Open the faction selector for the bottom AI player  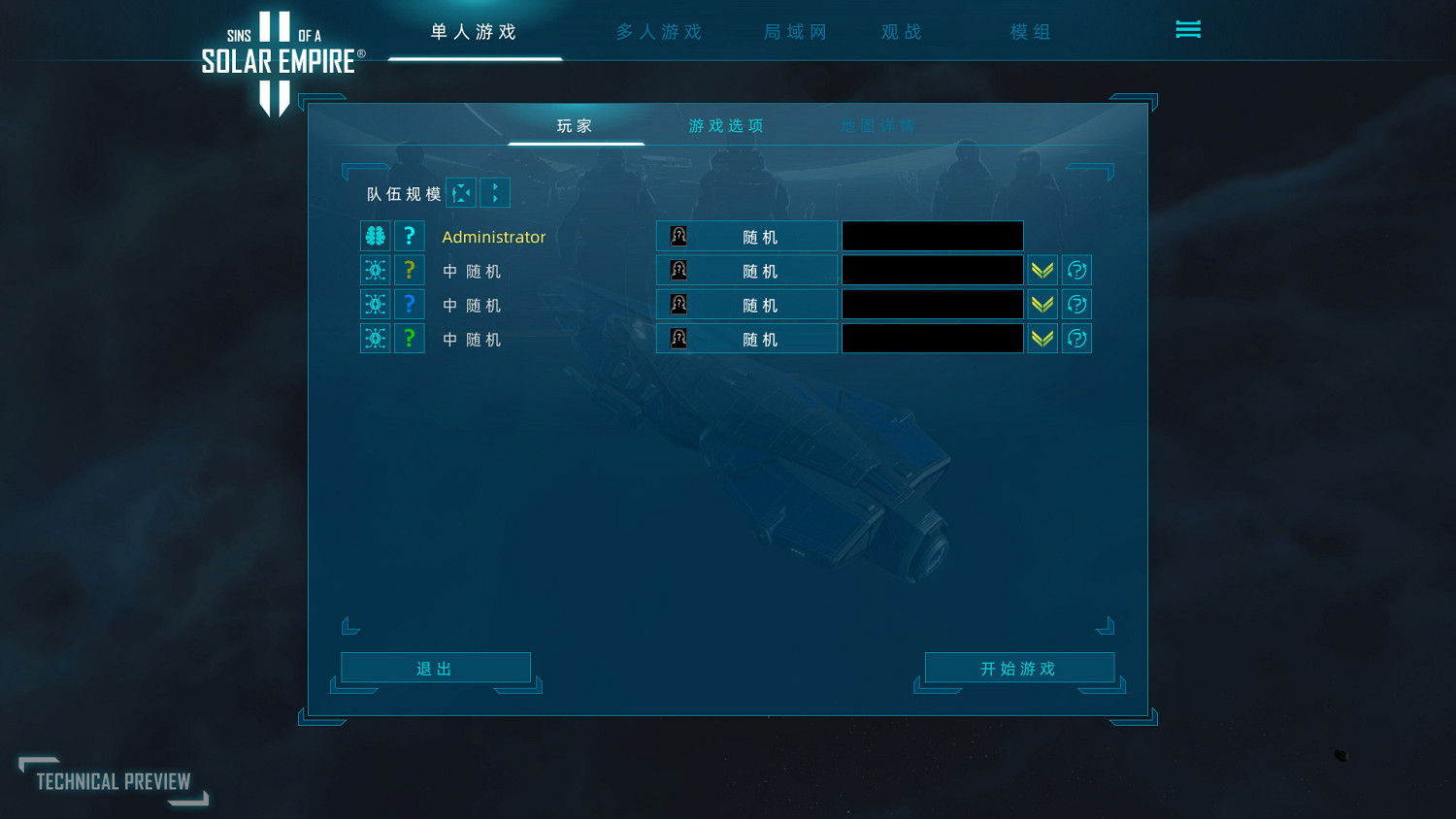tap(762, 338)
